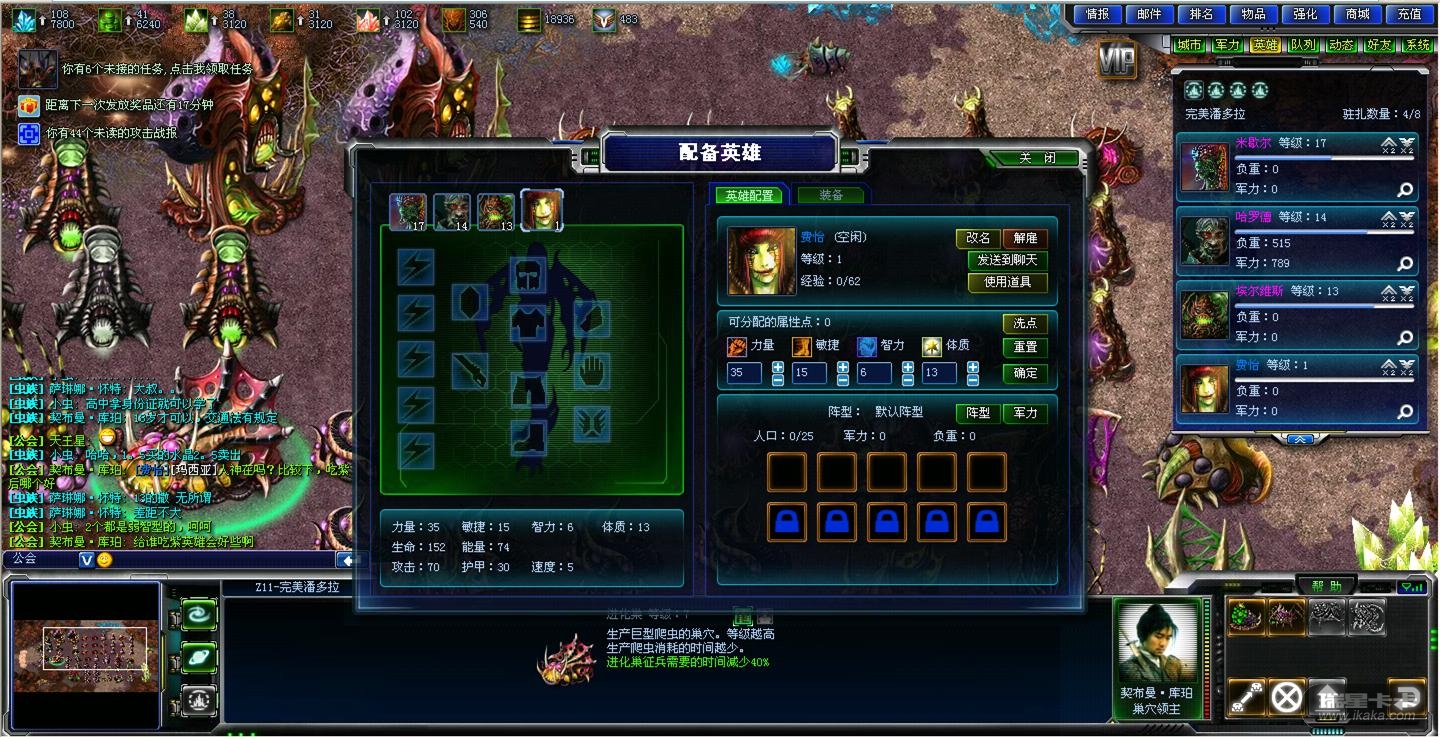Image resolution: width=1440 pixels, height=737 pixels.
Task: Open 使用道具 to use an item
Action: click(1007, 282)
